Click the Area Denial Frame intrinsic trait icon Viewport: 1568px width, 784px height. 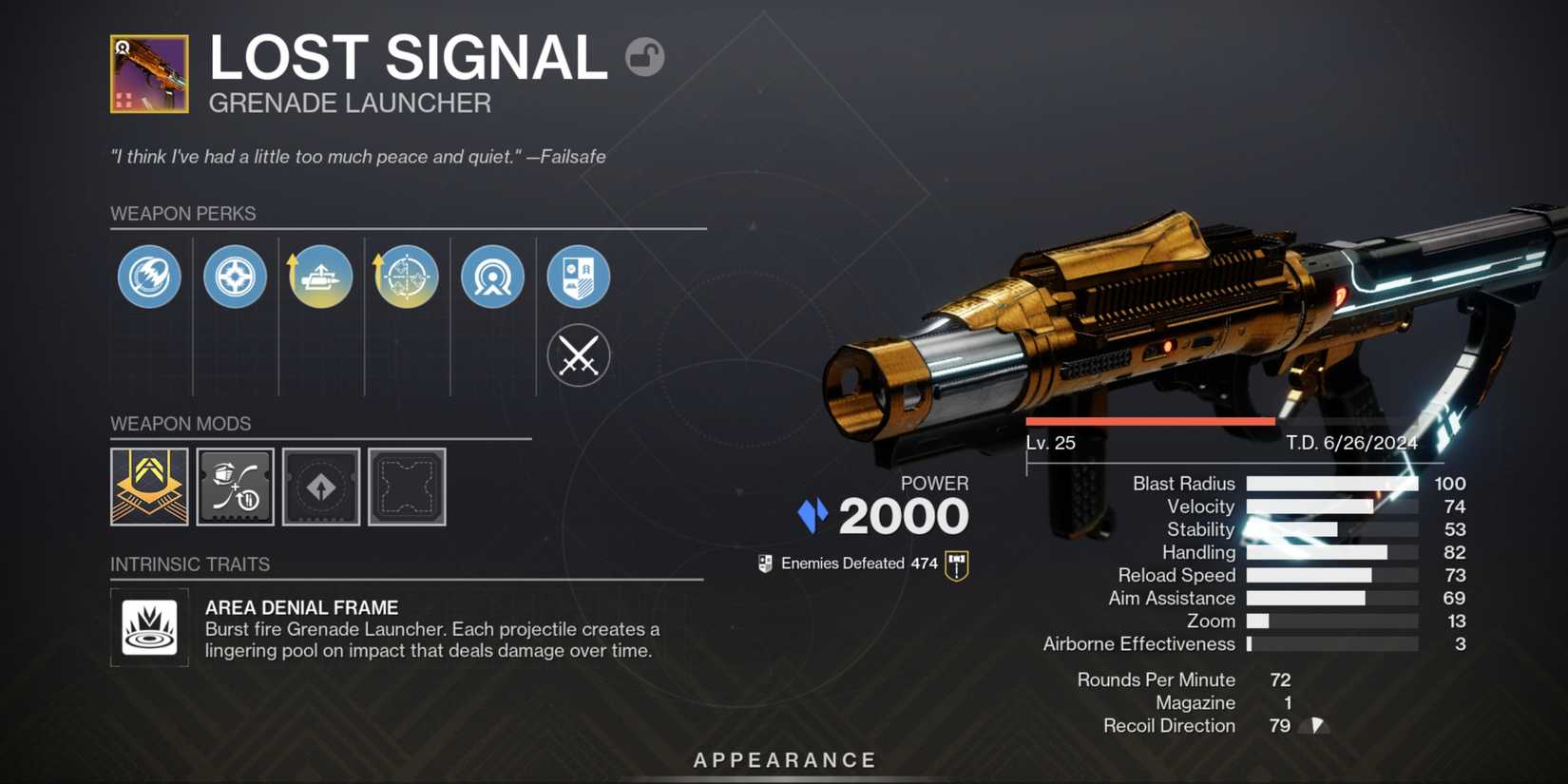[149, 627]
